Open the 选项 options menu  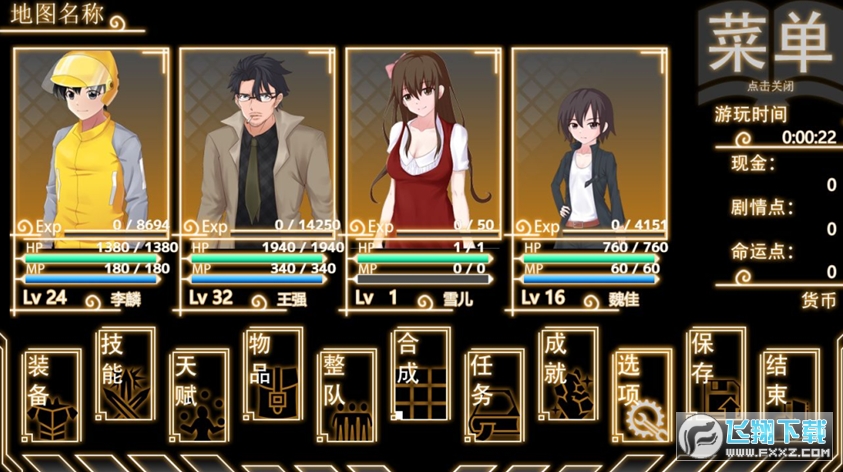[642, 395]
